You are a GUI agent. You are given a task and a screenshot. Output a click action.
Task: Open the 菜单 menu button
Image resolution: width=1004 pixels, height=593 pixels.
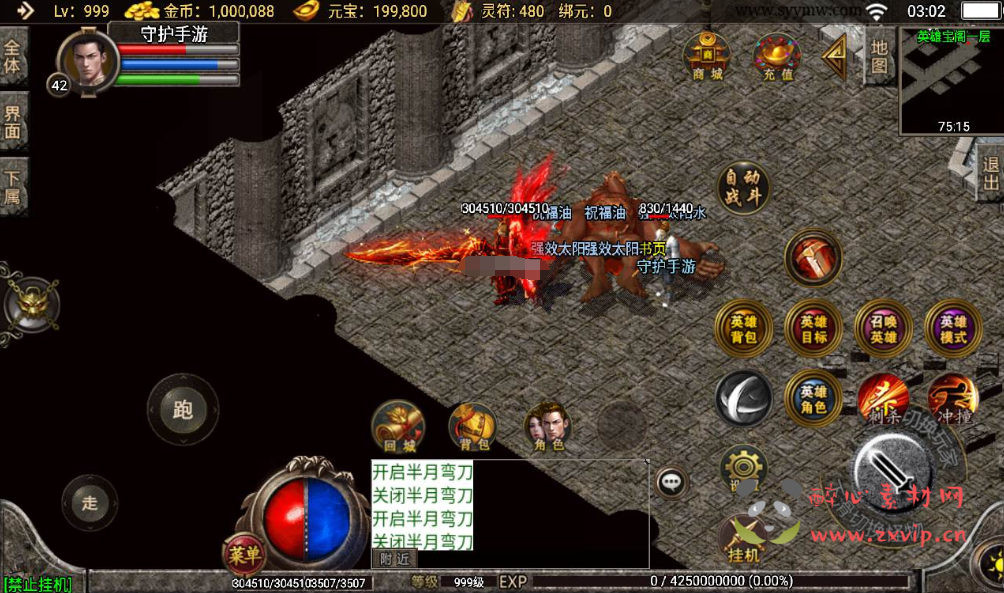[244, 553]
